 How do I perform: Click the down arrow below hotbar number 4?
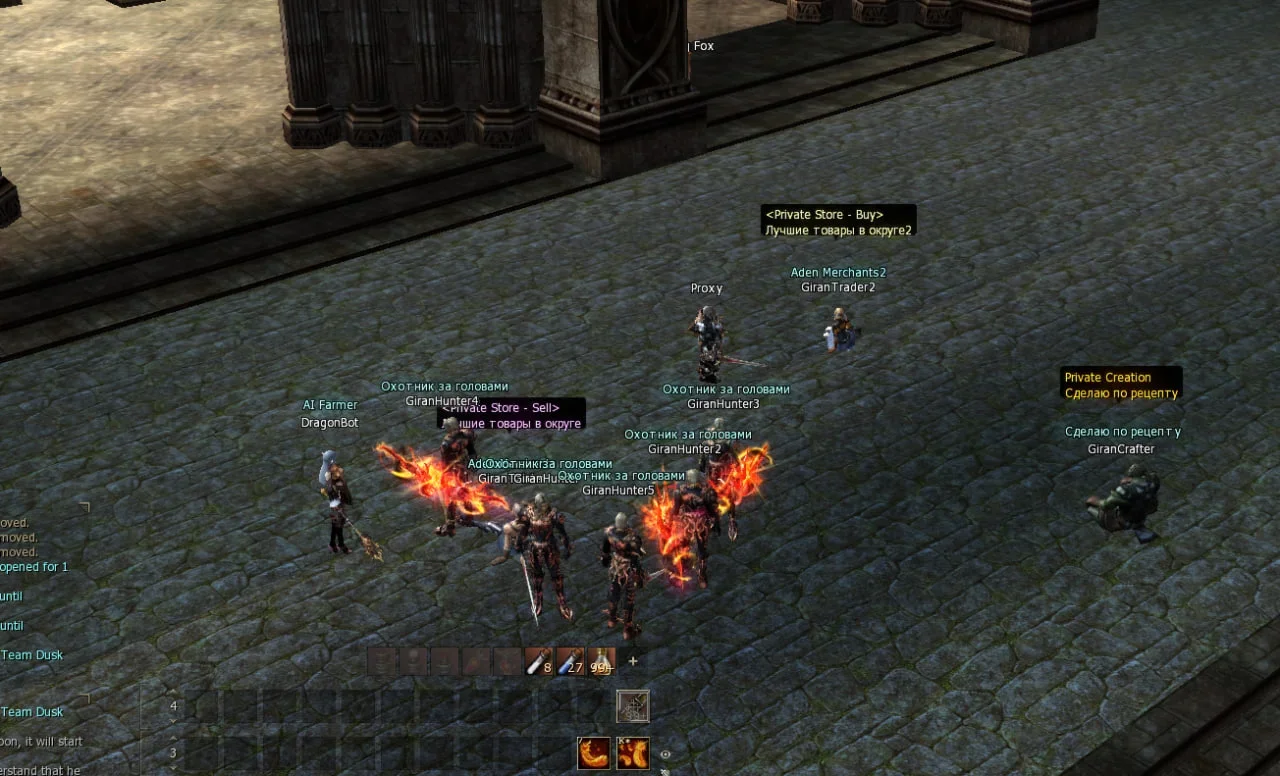(173, 720)
